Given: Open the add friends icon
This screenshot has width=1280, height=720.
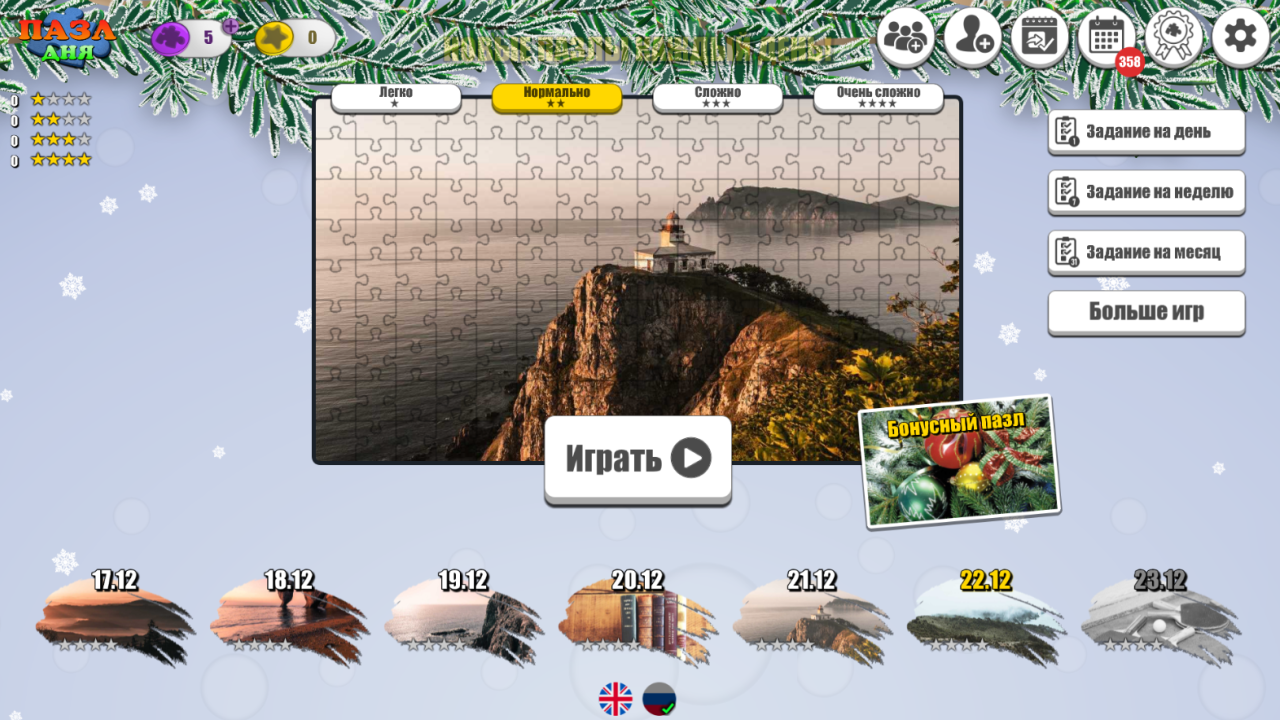Looking at the screenshot, I should [x=905, y=36].
